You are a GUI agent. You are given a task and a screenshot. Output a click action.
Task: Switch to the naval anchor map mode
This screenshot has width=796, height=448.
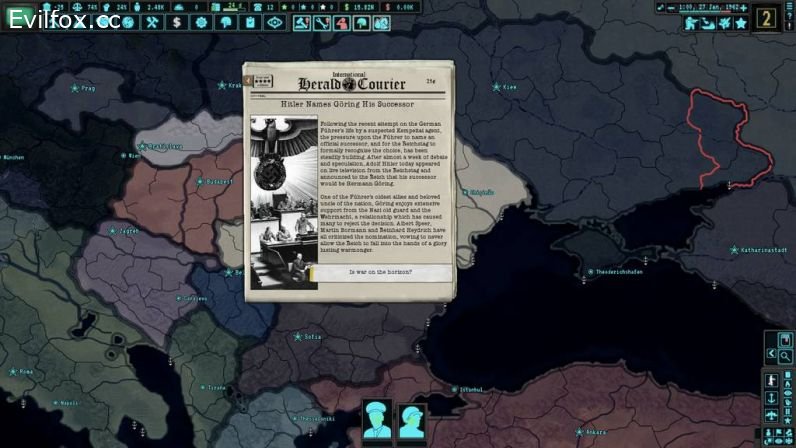(771, 398)
